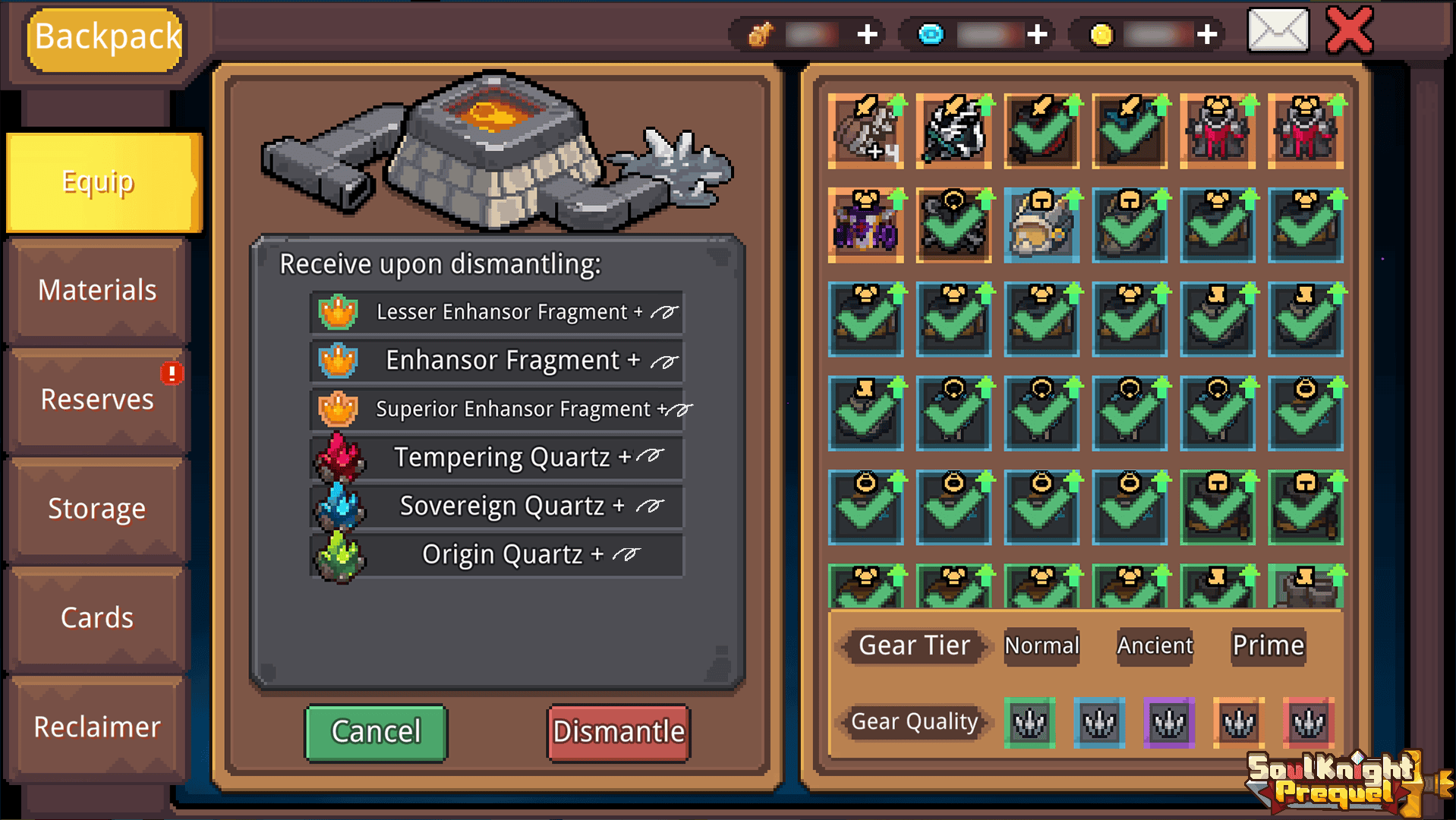Click the mail envelope icon
The image size is (1456, 820).
1278,32
